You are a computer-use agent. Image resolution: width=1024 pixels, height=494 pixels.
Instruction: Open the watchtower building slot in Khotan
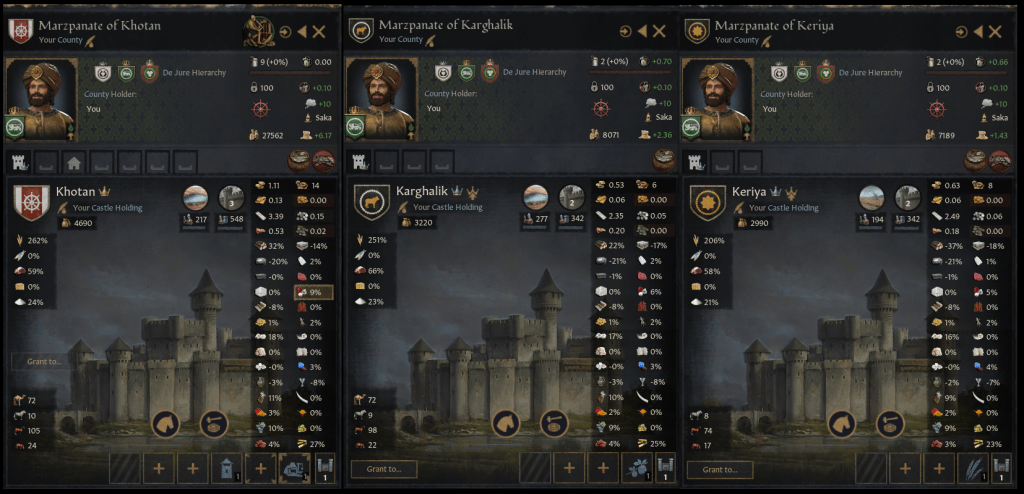pos(228,467)
